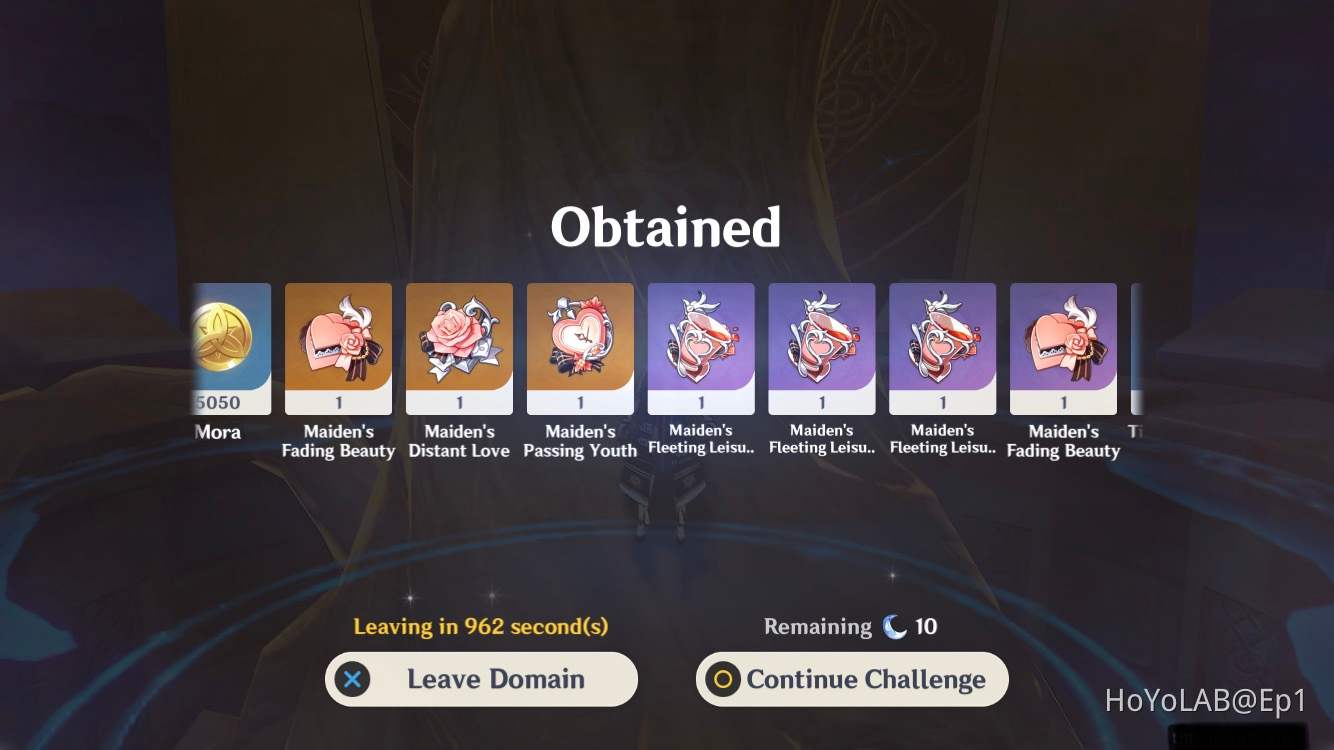Select the Maiden's Distant Love rose icon
This screenshot has width=1334, height=750.
pos(459,345)
